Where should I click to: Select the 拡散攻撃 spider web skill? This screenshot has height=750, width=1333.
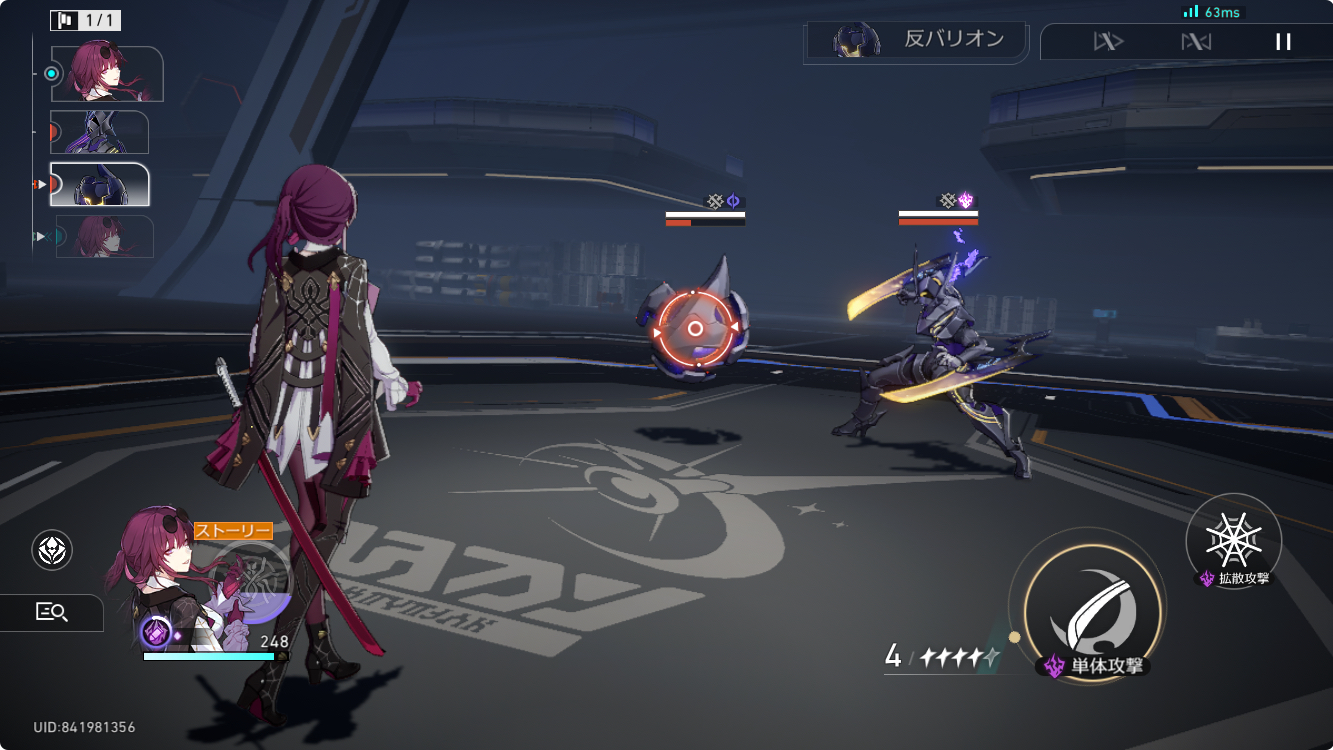tap(1233, 541)
